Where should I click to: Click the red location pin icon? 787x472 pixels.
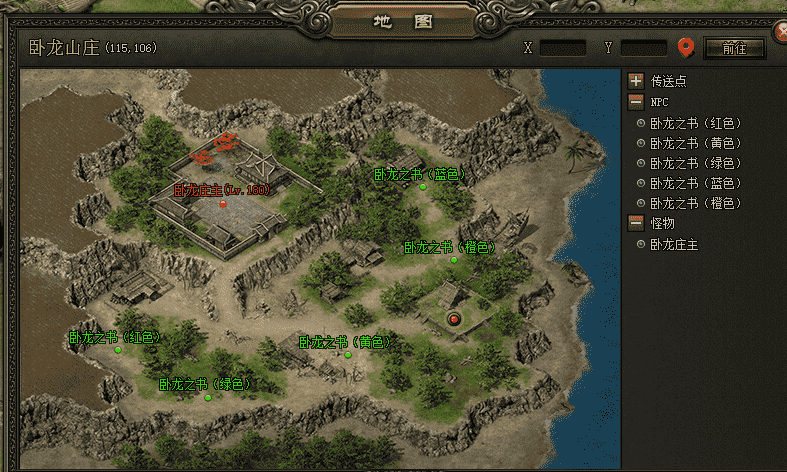tap(686, 47)
